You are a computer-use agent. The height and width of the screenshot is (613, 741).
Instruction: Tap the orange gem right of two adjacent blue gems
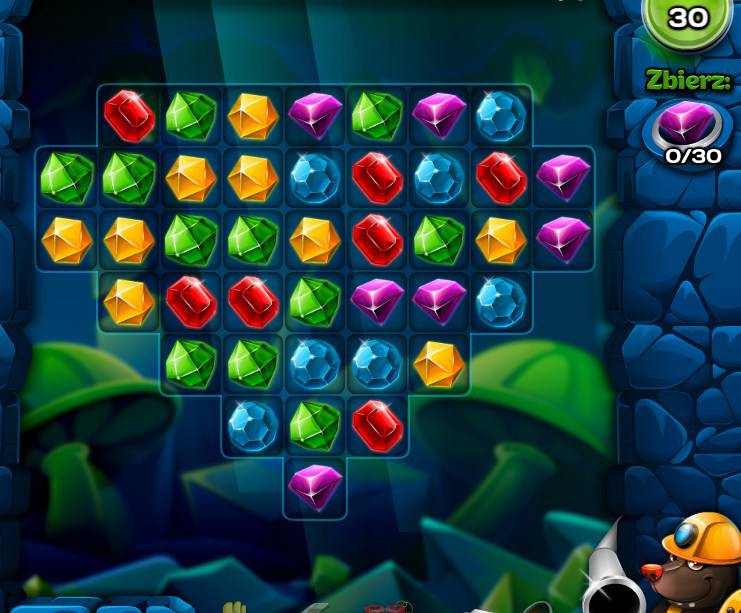click(438, 363)
